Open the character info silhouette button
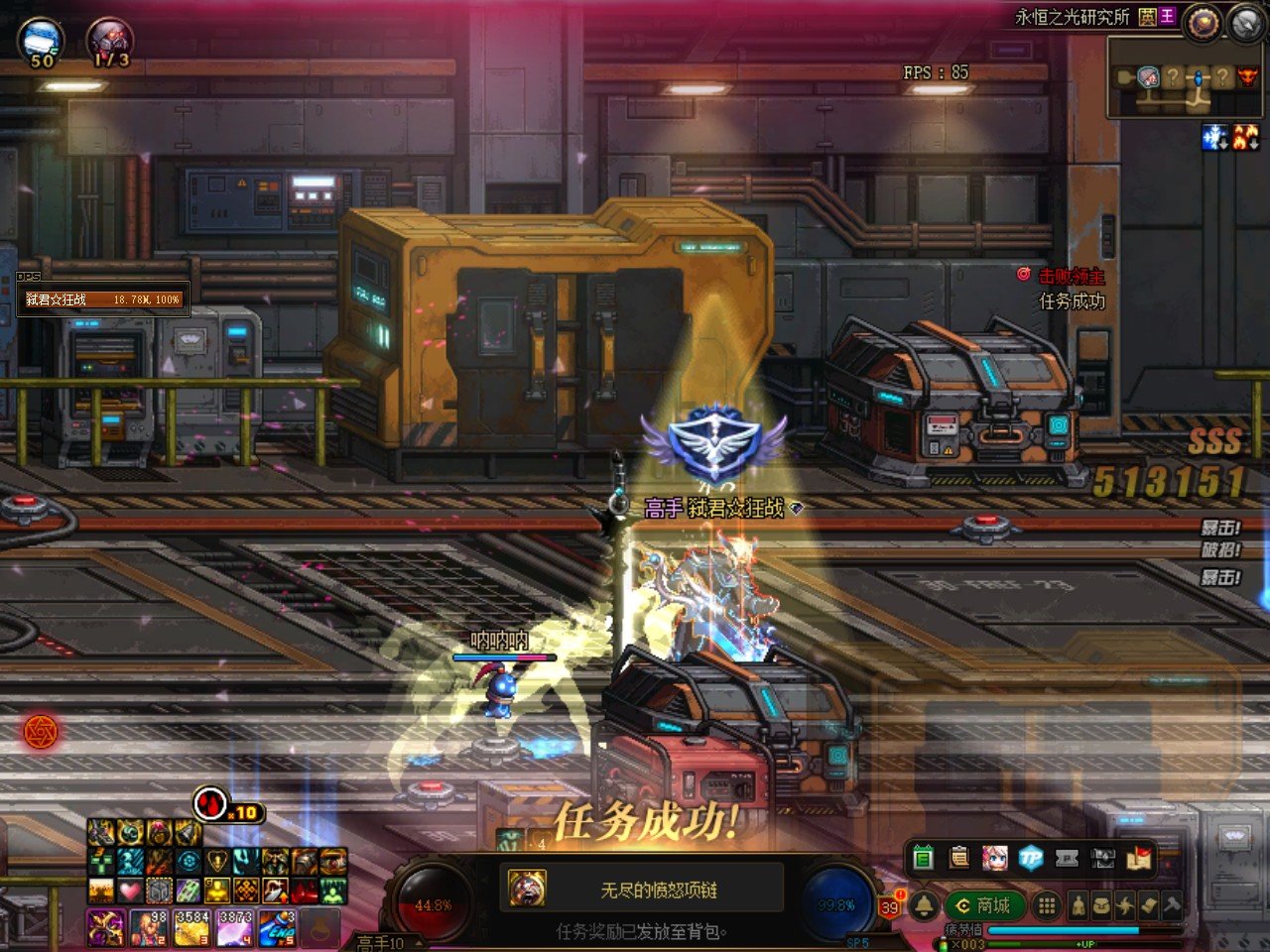The width and height of the screenshot is (1270, 952). point(1078,905)
